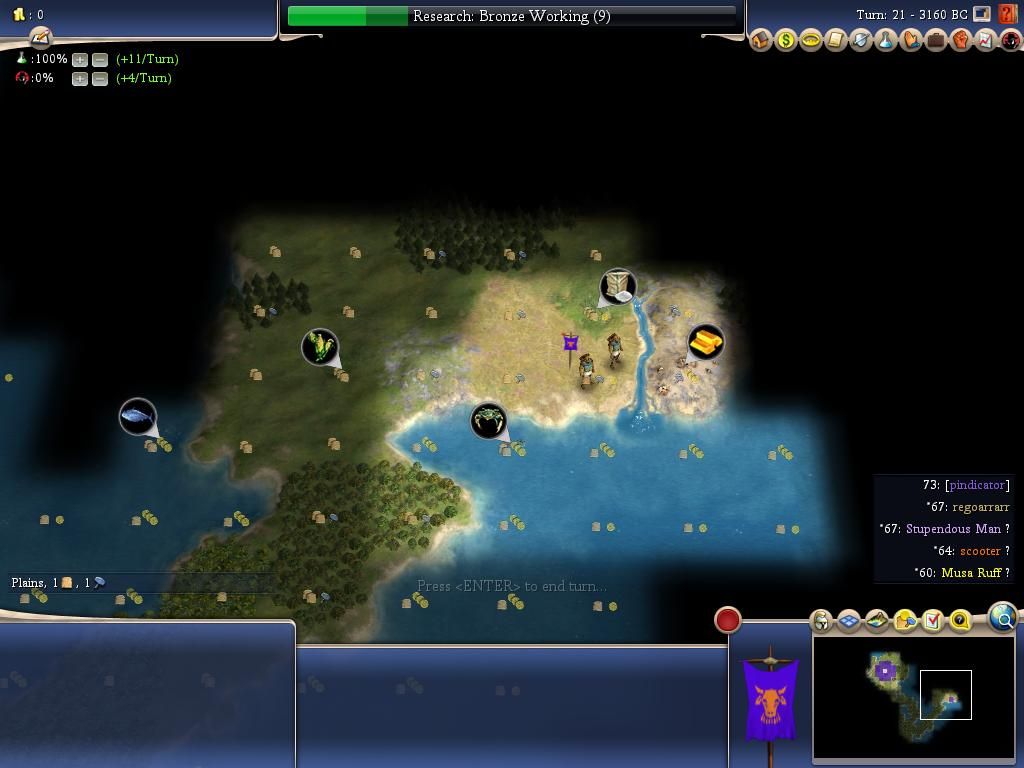The width and height of the screenshot is (1024, 768).
Task: Open the Financial Advisor dollar icon
Action: point(786,41)
